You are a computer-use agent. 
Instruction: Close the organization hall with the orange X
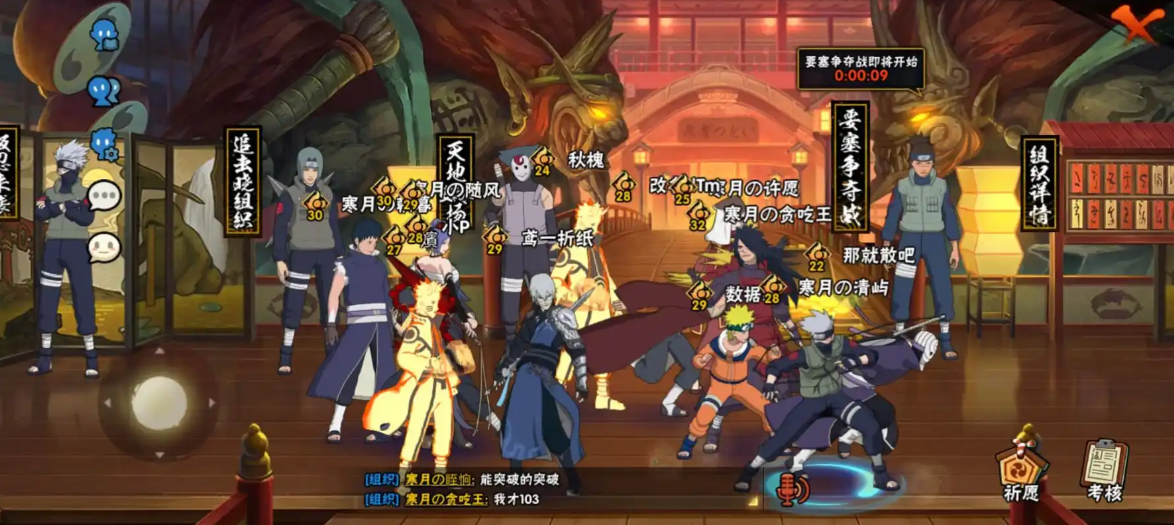1135,20
